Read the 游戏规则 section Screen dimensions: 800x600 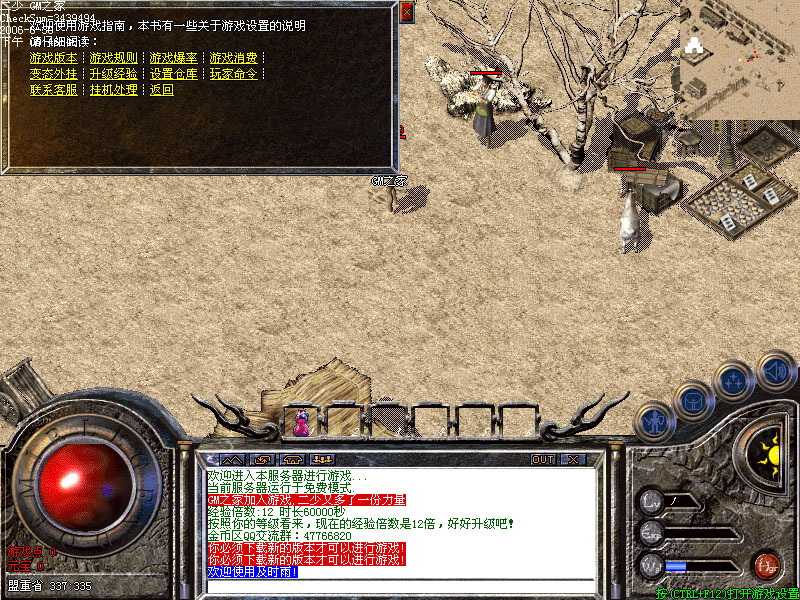point(113,58)
